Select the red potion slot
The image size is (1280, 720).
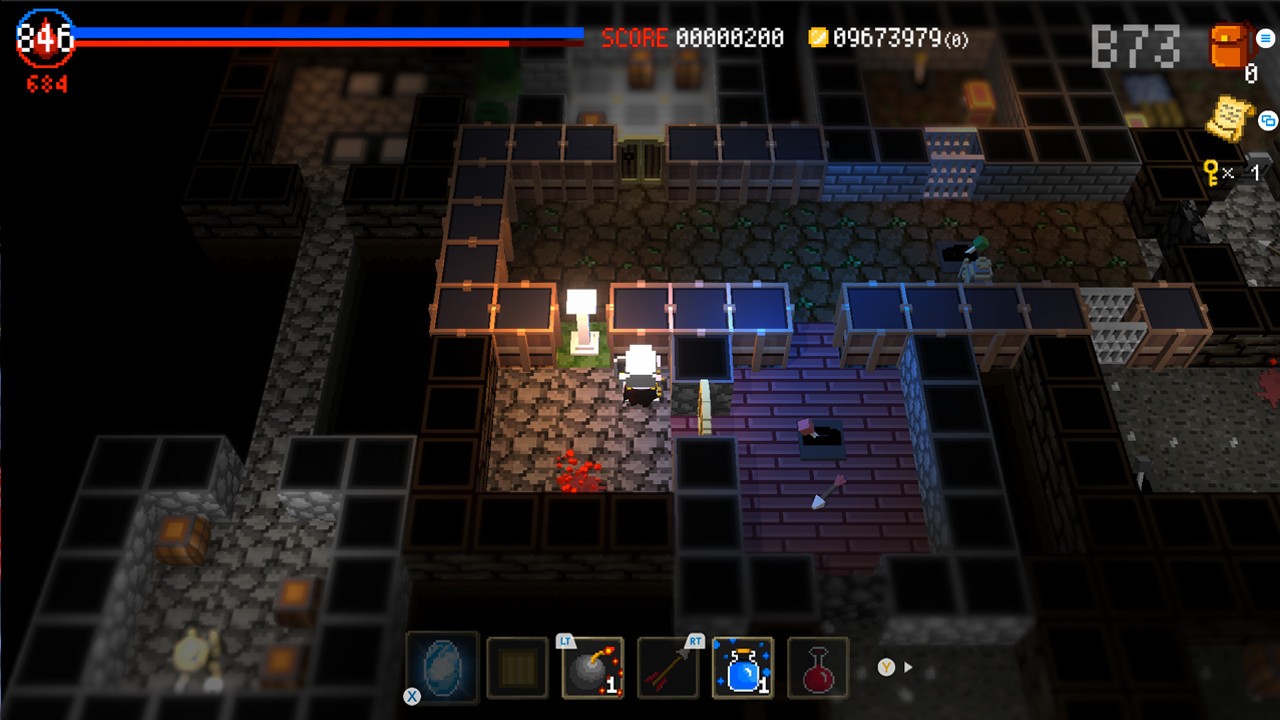(x=818, y=668)
